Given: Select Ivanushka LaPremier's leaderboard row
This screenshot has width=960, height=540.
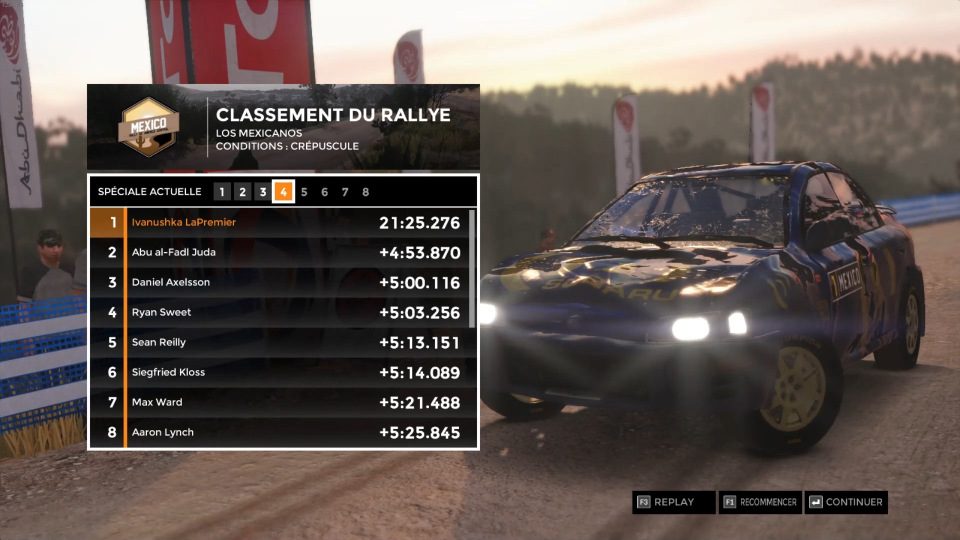Looking at the screenshot, I should click(278, 222).
